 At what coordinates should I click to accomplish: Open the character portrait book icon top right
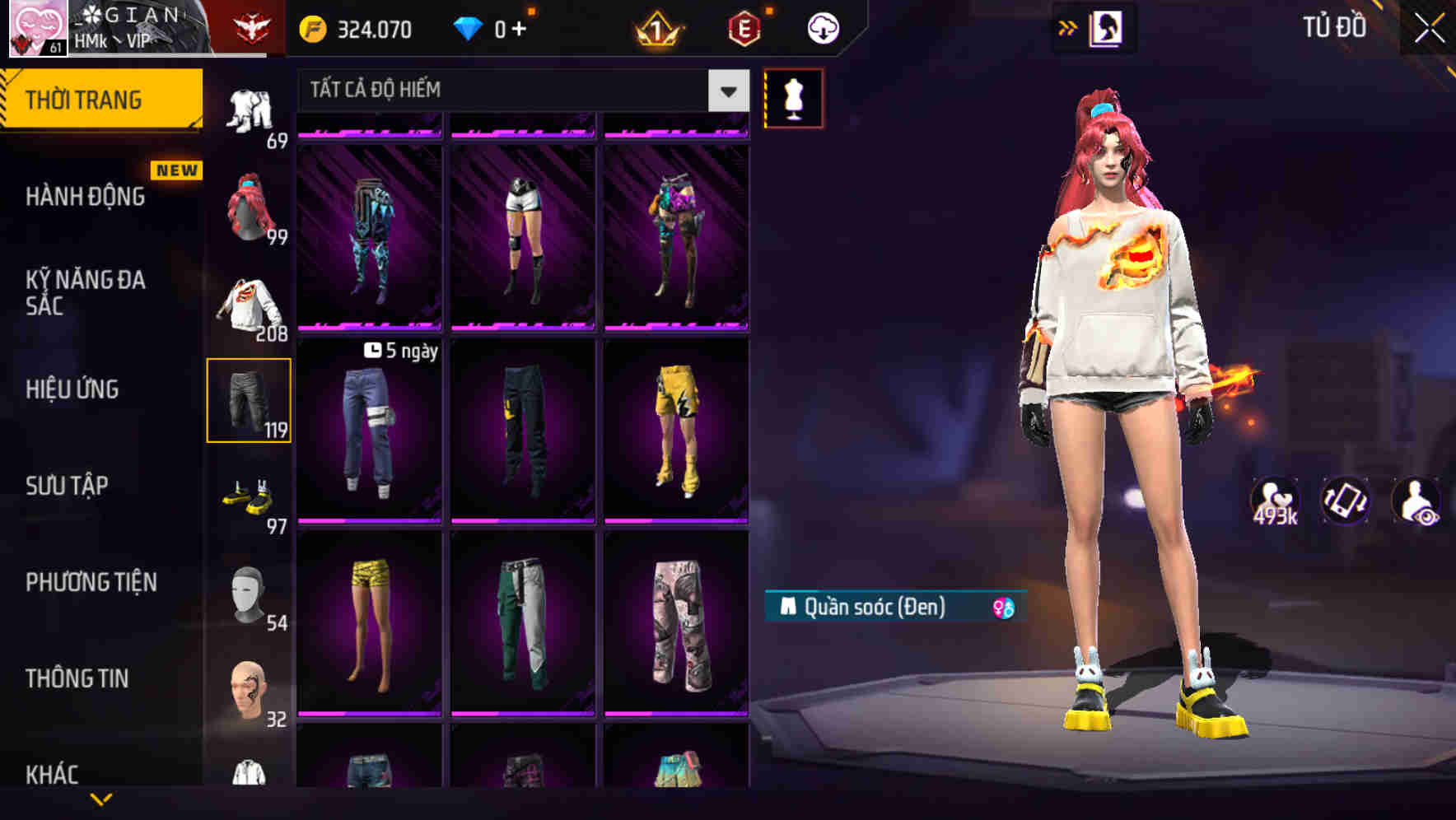tap(1106, 27)
